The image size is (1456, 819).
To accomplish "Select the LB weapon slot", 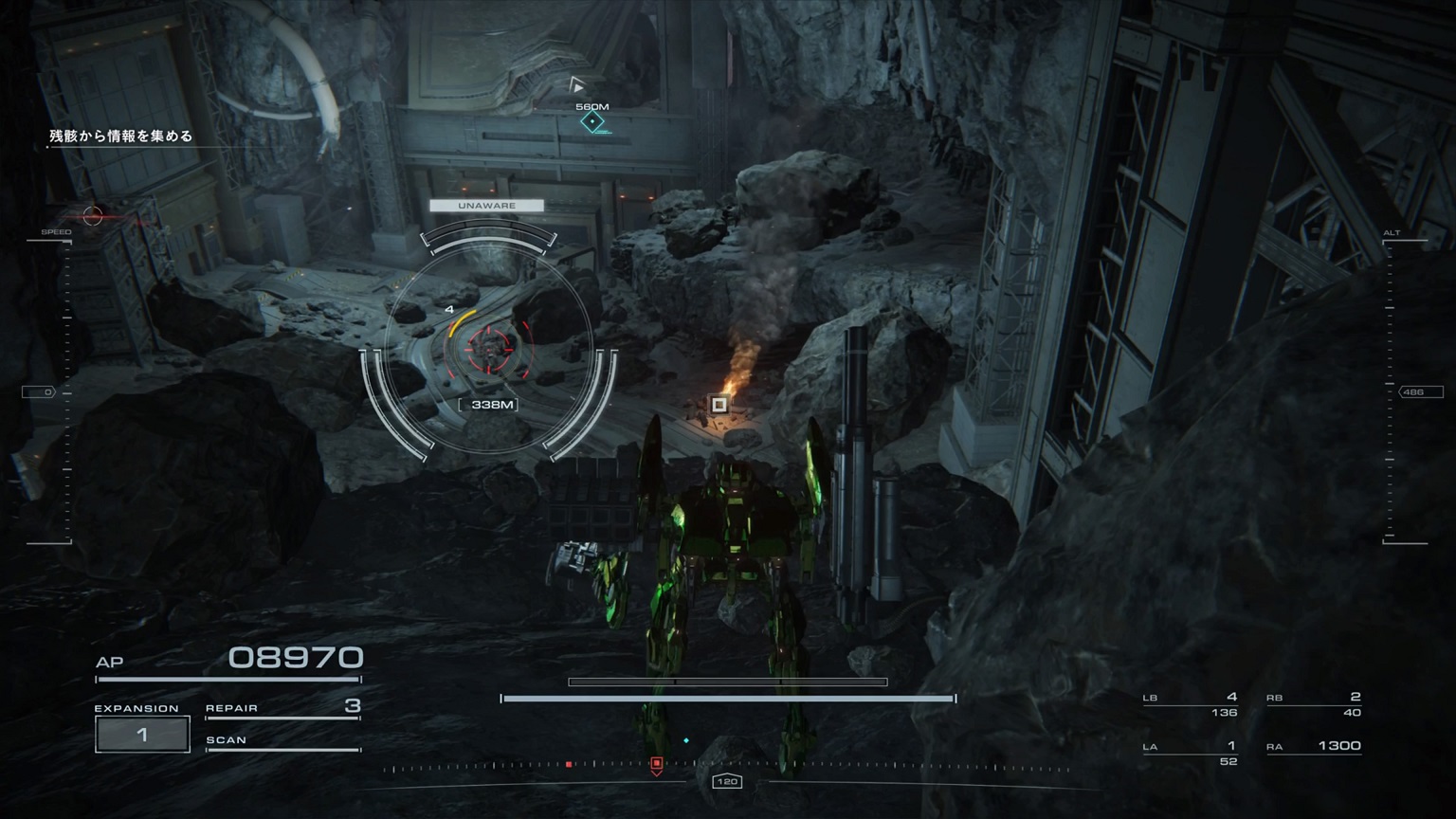I will [1191, 704].
